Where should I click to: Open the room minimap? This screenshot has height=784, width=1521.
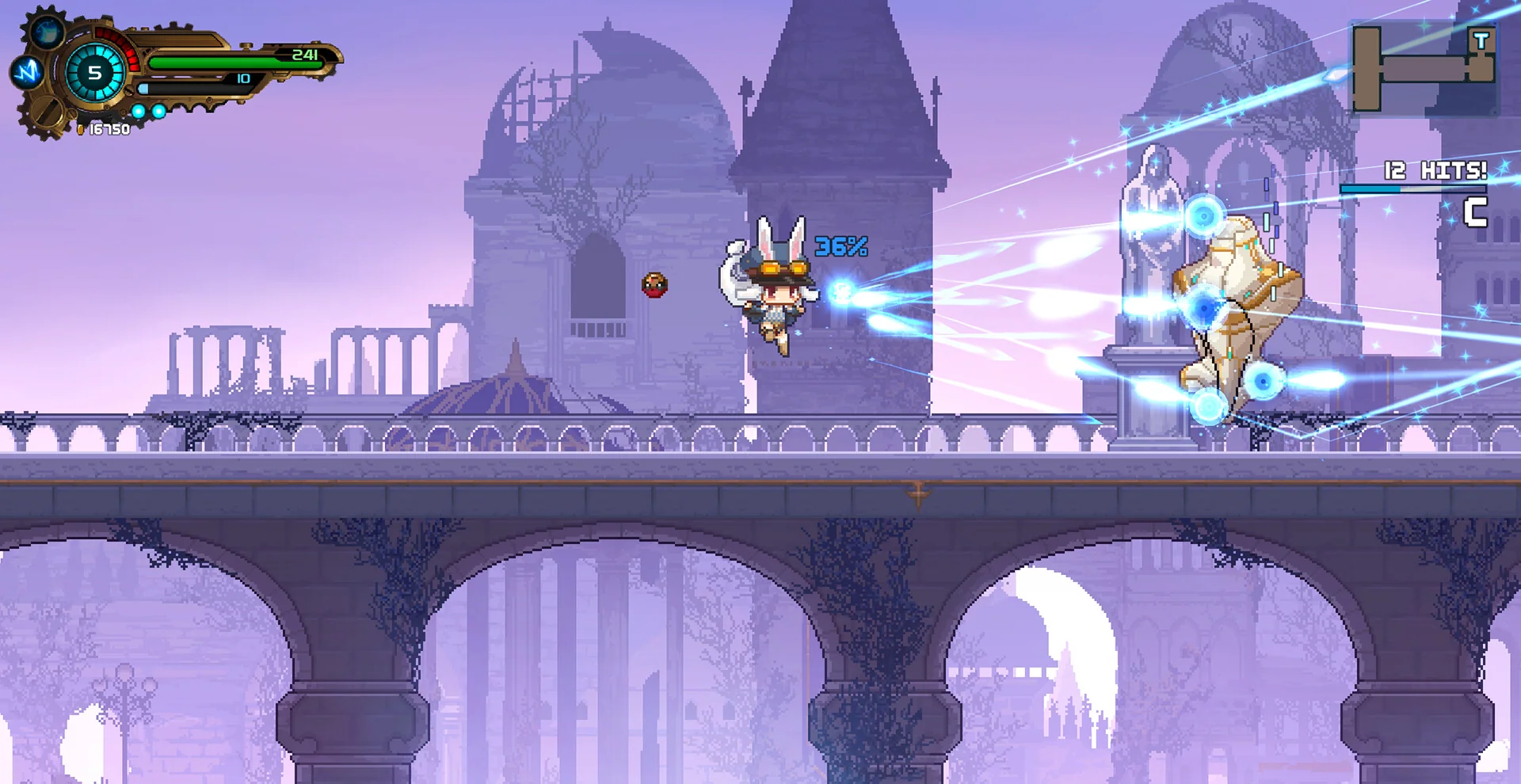[1423, 69]
